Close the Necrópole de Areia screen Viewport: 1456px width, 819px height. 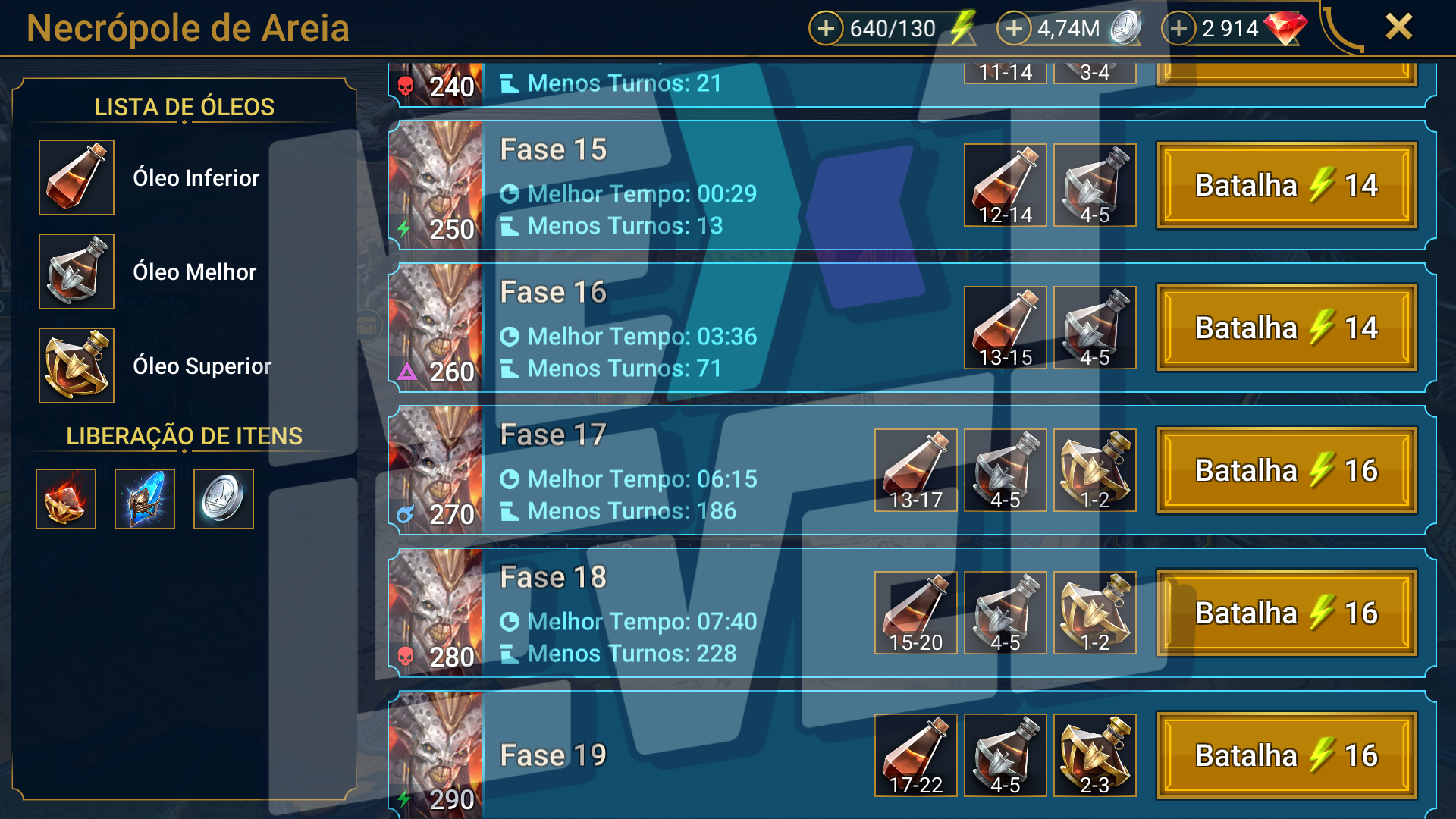(x=1398, y=27)
